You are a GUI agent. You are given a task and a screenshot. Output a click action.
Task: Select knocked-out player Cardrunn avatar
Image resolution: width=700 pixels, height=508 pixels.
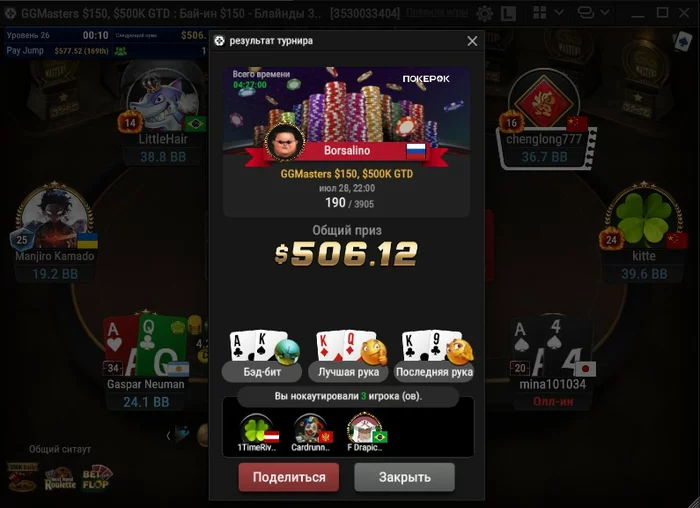click(x=307, y=428)
